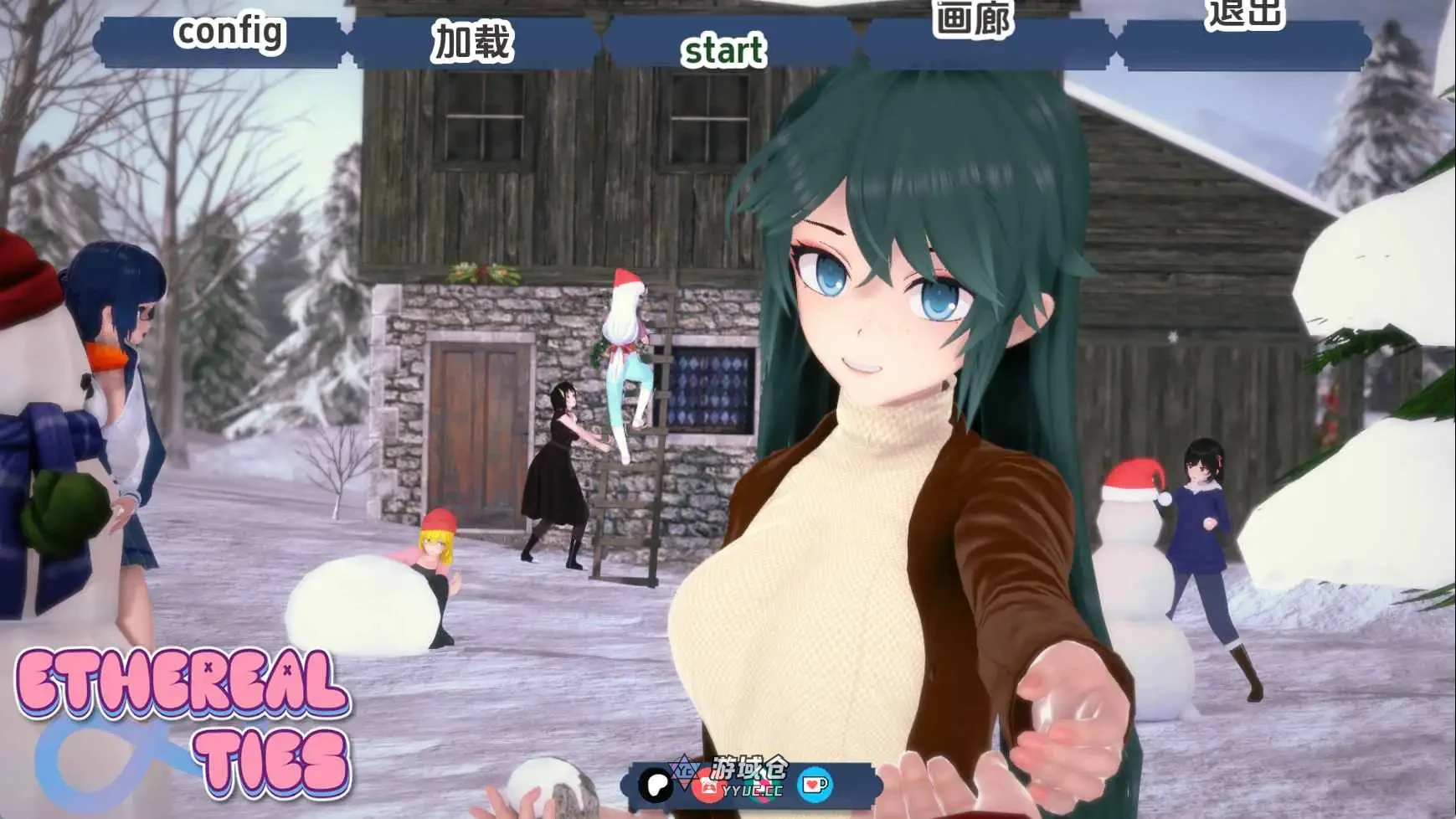Click the 游域仓 star-shaped logo watermark

click(684, 772)
